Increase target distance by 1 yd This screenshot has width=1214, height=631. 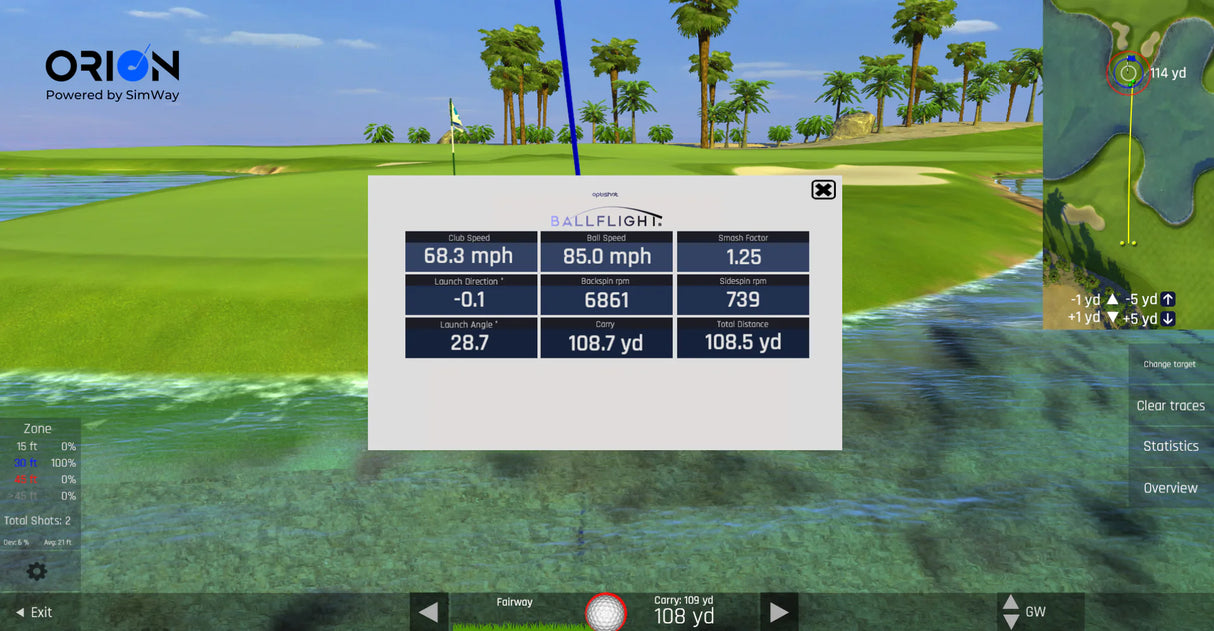1111,318
